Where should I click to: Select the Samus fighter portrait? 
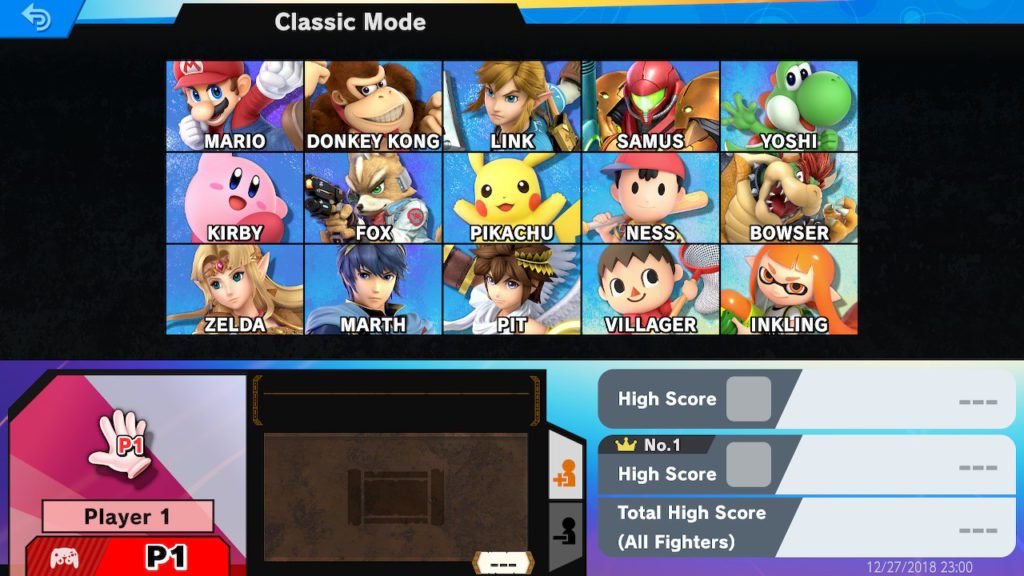pos(650,106)
